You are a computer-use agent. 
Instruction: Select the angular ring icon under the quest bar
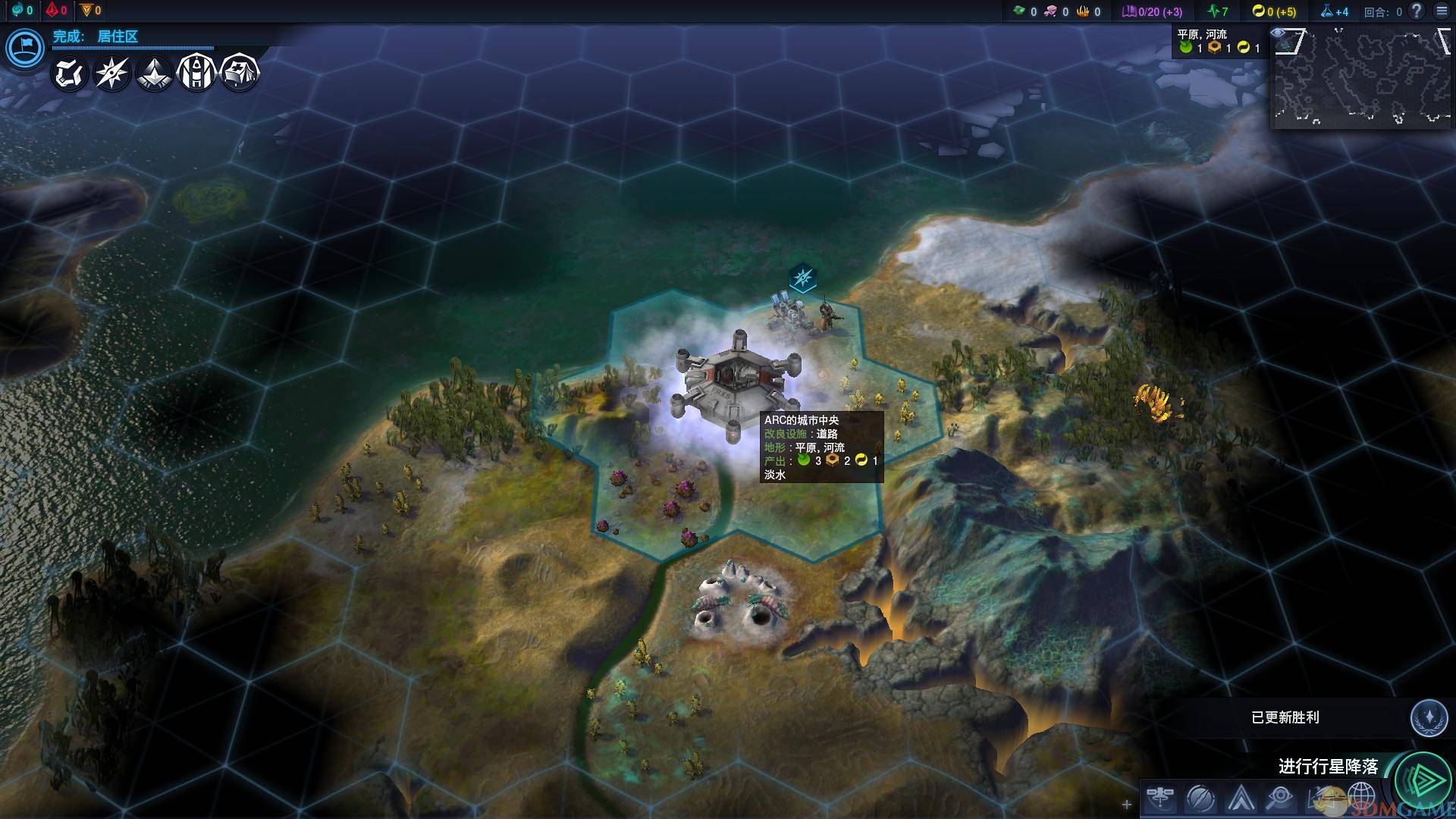click(x=69, y=74)
